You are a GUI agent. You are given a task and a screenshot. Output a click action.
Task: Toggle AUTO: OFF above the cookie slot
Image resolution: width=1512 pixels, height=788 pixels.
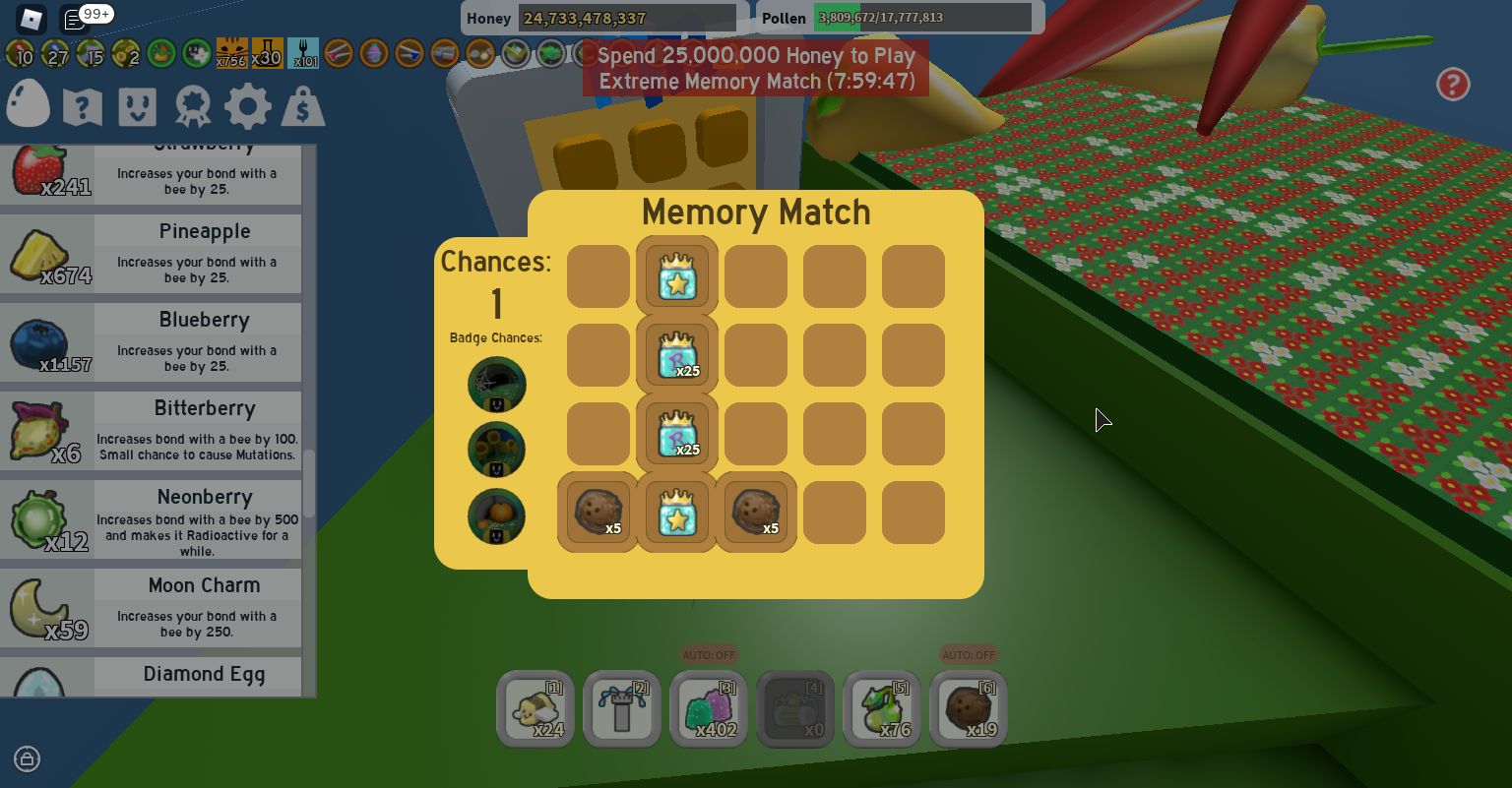tap(969, 655)
